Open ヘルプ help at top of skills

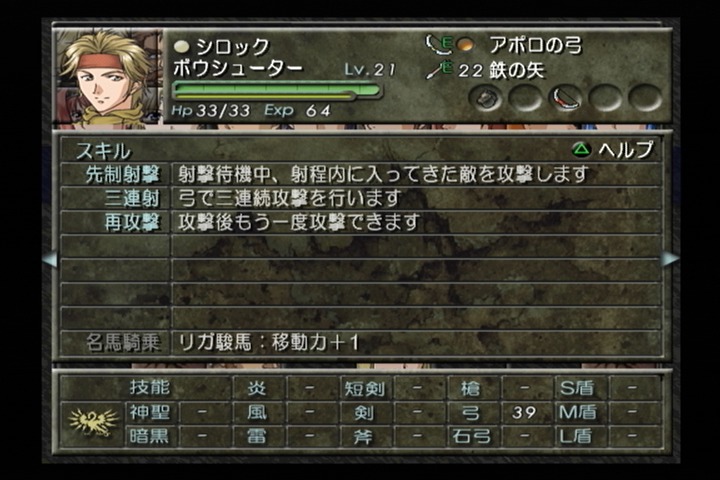click(x=613, y=150)
